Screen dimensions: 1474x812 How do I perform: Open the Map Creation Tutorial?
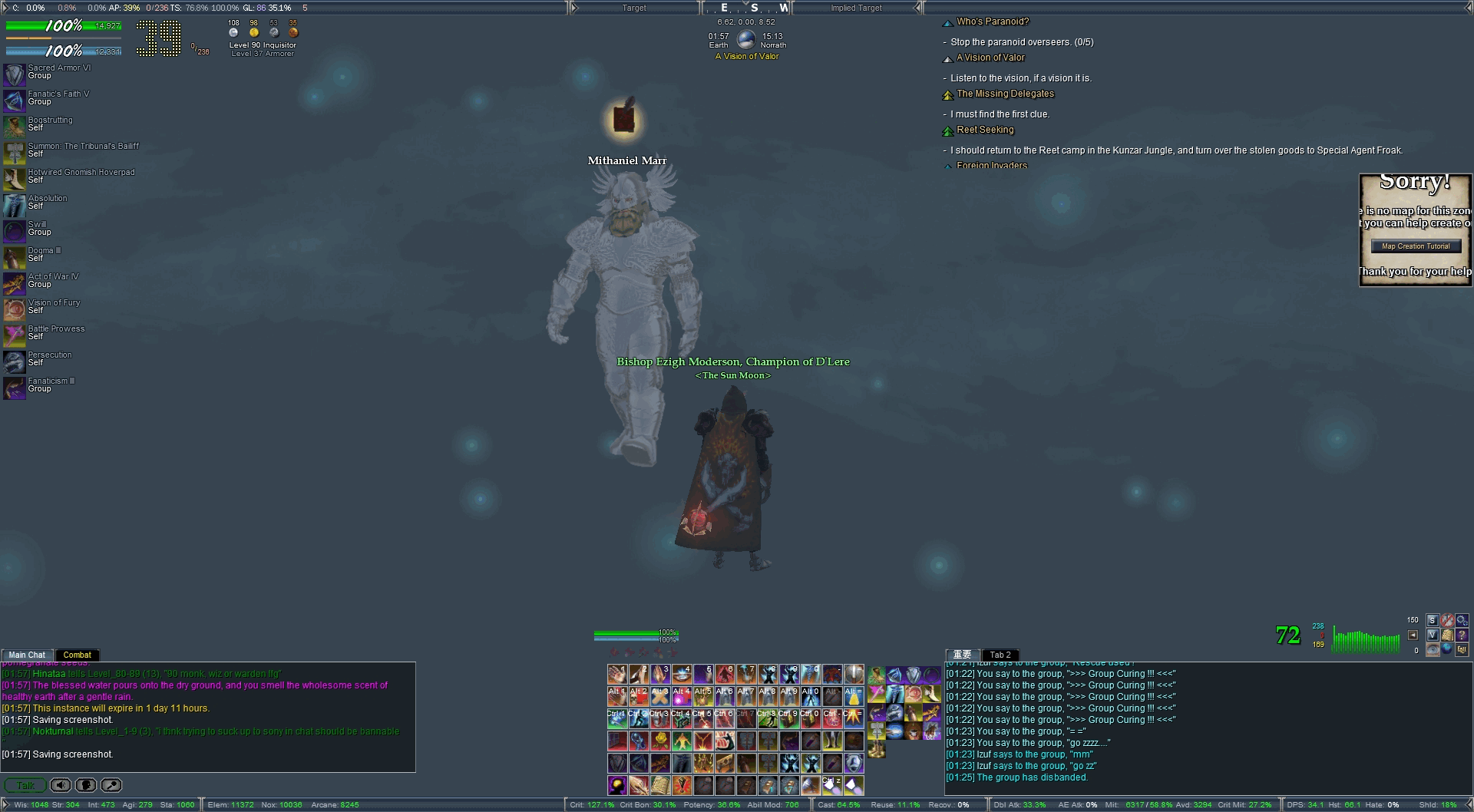pyautogui.click(x=1416, y=246)
